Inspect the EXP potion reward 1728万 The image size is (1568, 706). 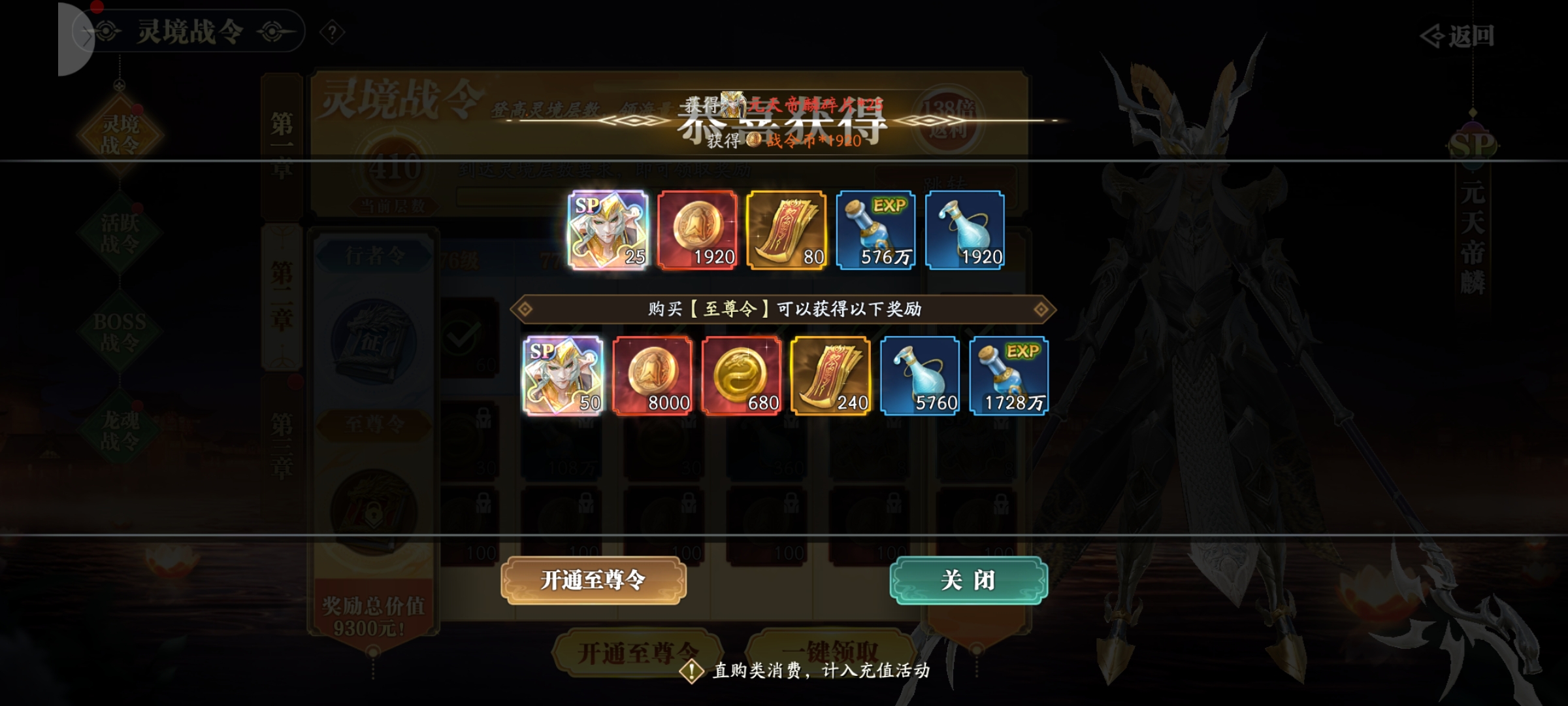(x=1009, y=376)
